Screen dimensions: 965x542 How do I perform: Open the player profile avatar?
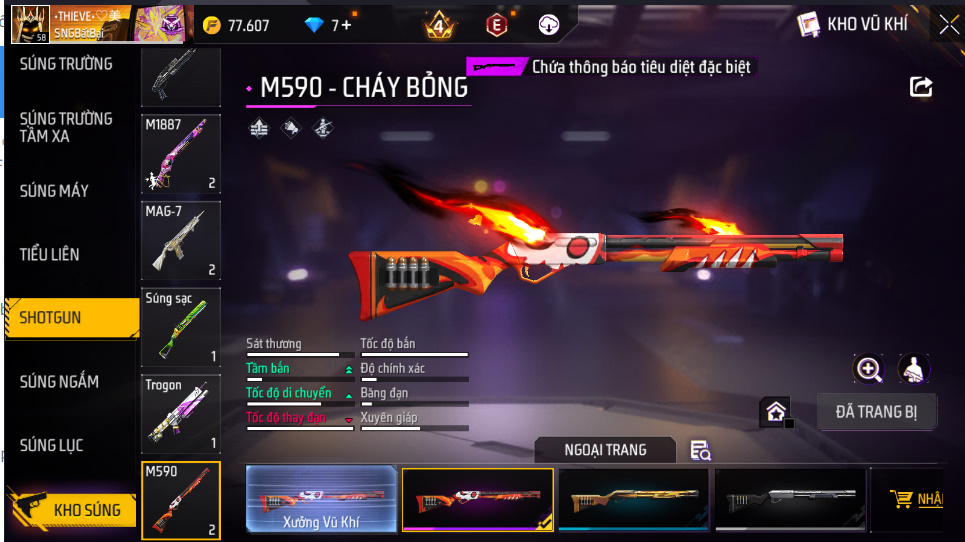pos(30,25)
